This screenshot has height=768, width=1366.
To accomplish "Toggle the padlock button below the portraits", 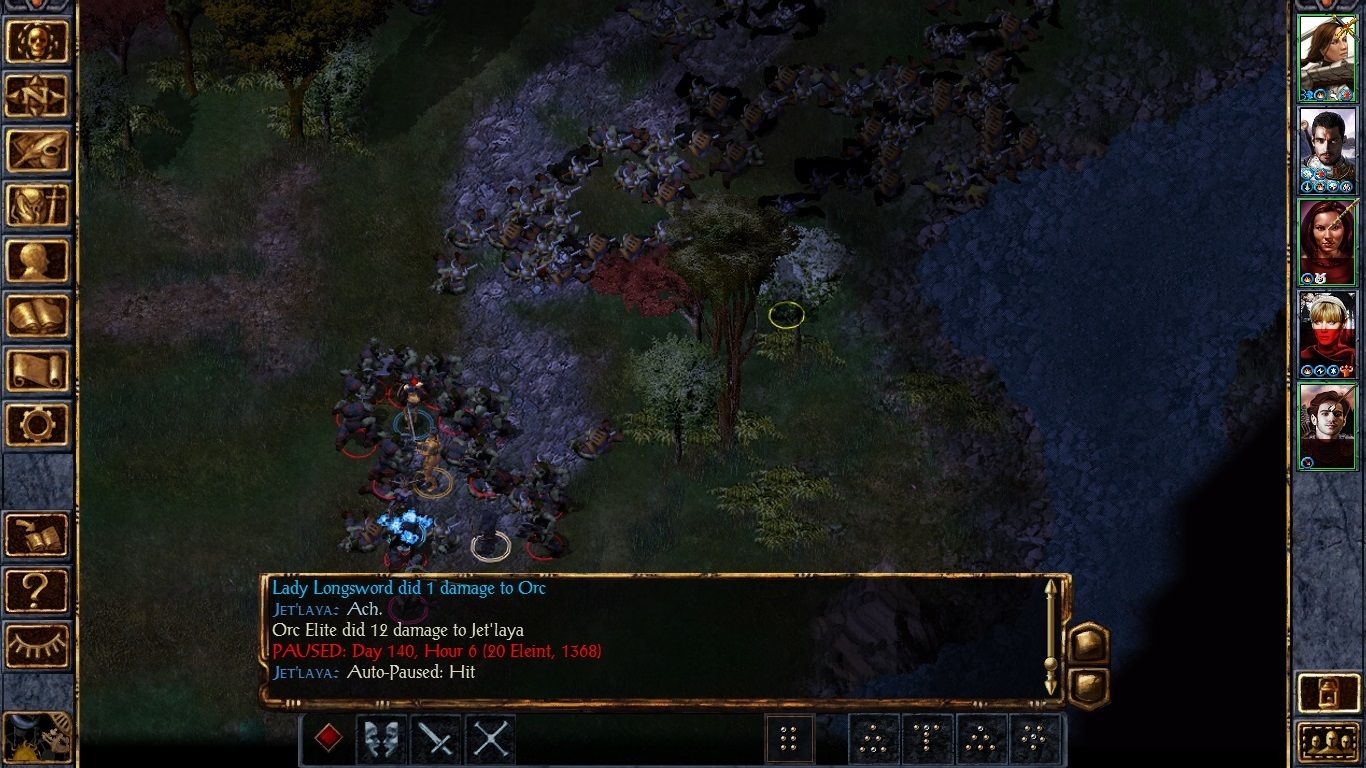I will coord(1326,691).
